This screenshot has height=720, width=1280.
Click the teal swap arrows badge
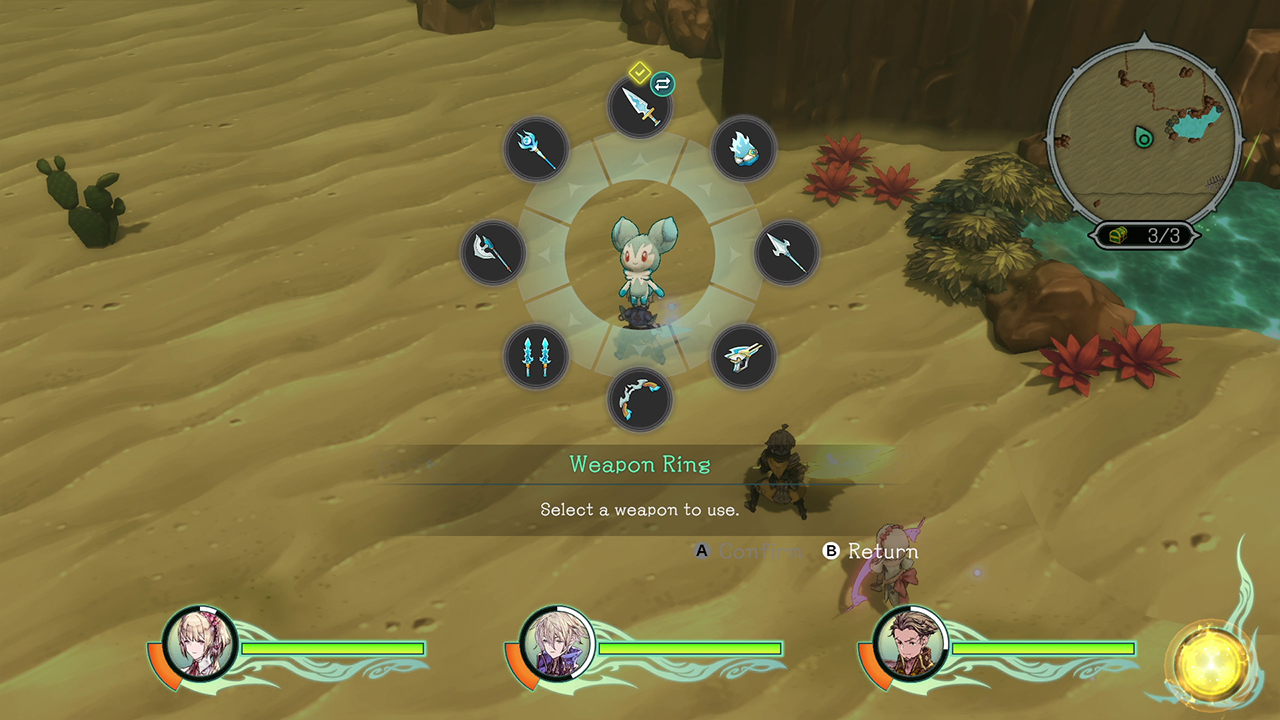point(662,83)
